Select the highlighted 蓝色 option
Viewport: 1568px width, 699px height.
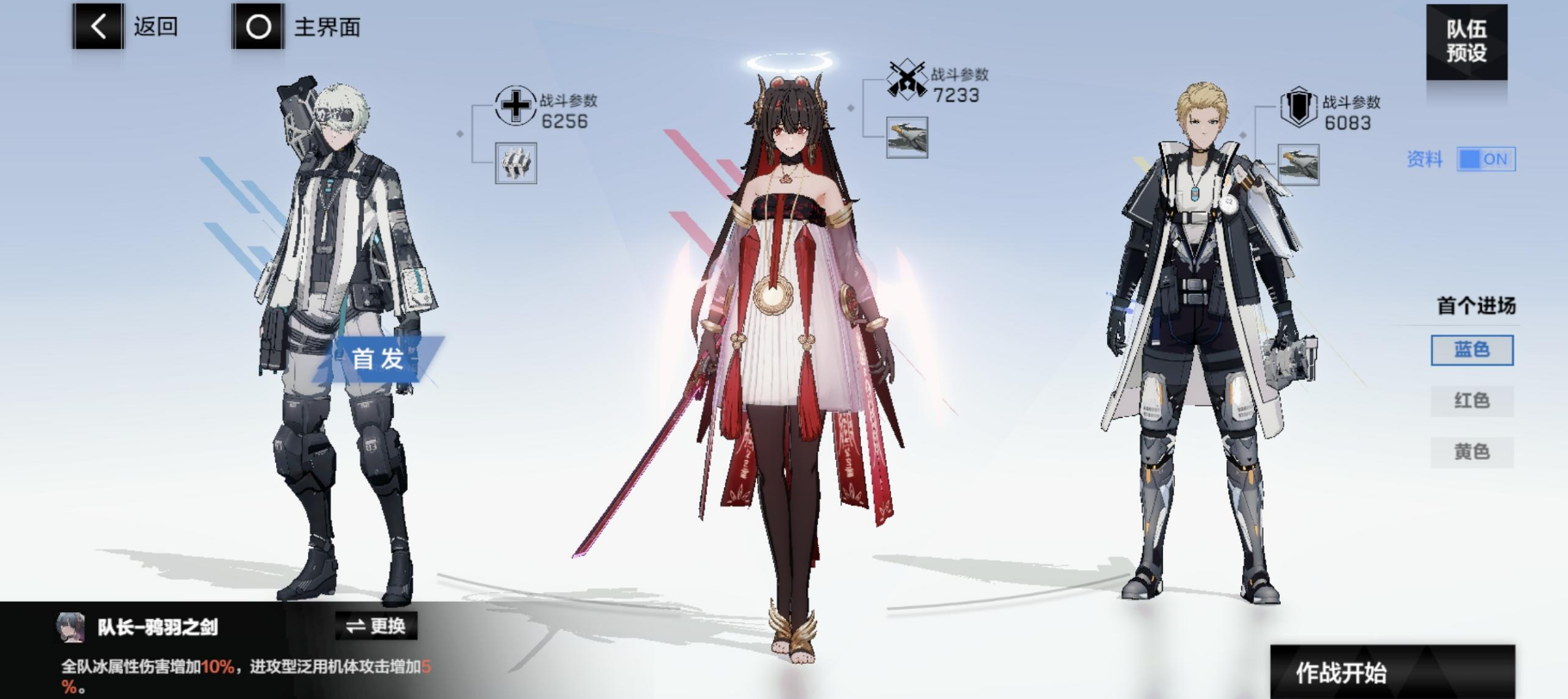coord(1472,349)
